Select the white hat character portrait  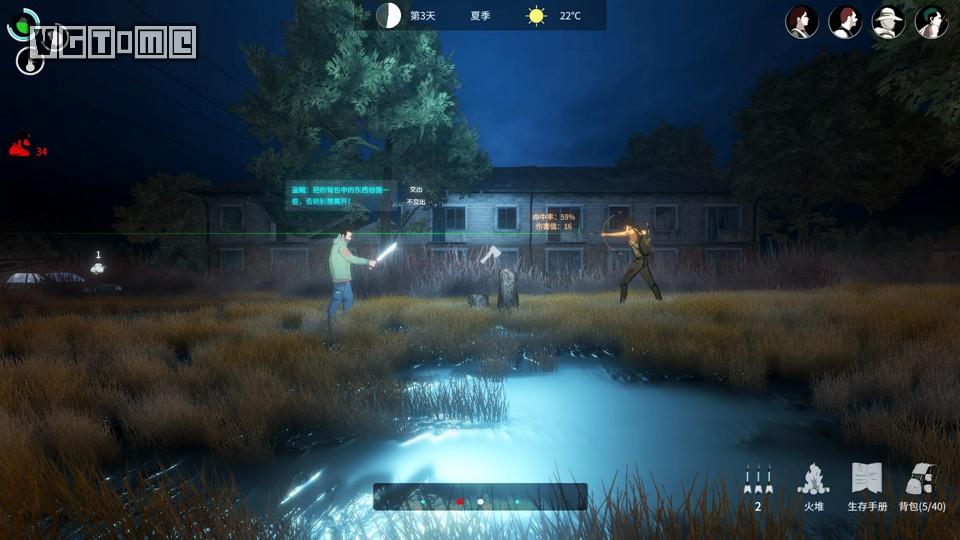[x=888, y=22]
